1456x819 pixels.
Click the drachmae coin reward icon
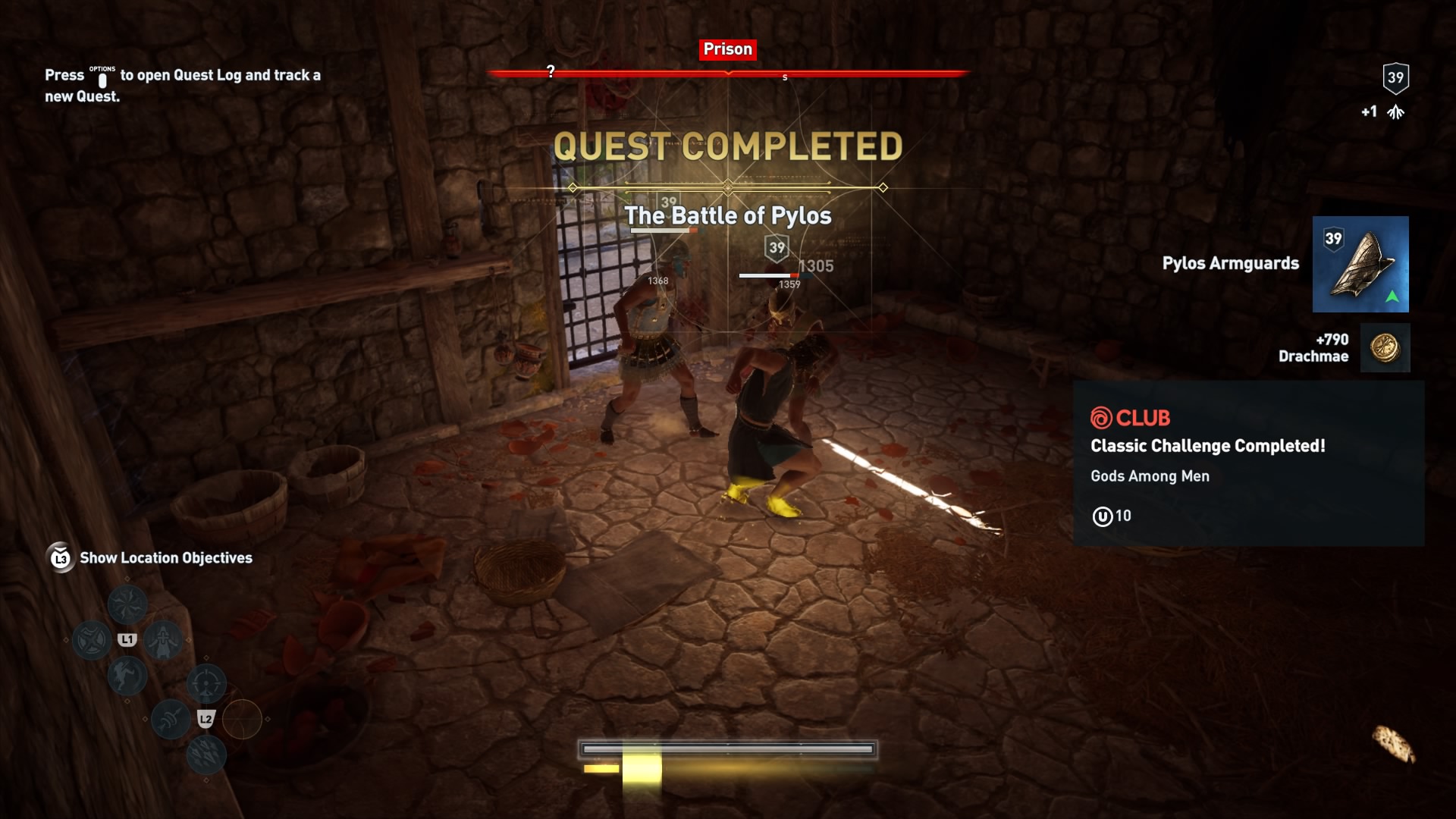(x=1385, y=348)
